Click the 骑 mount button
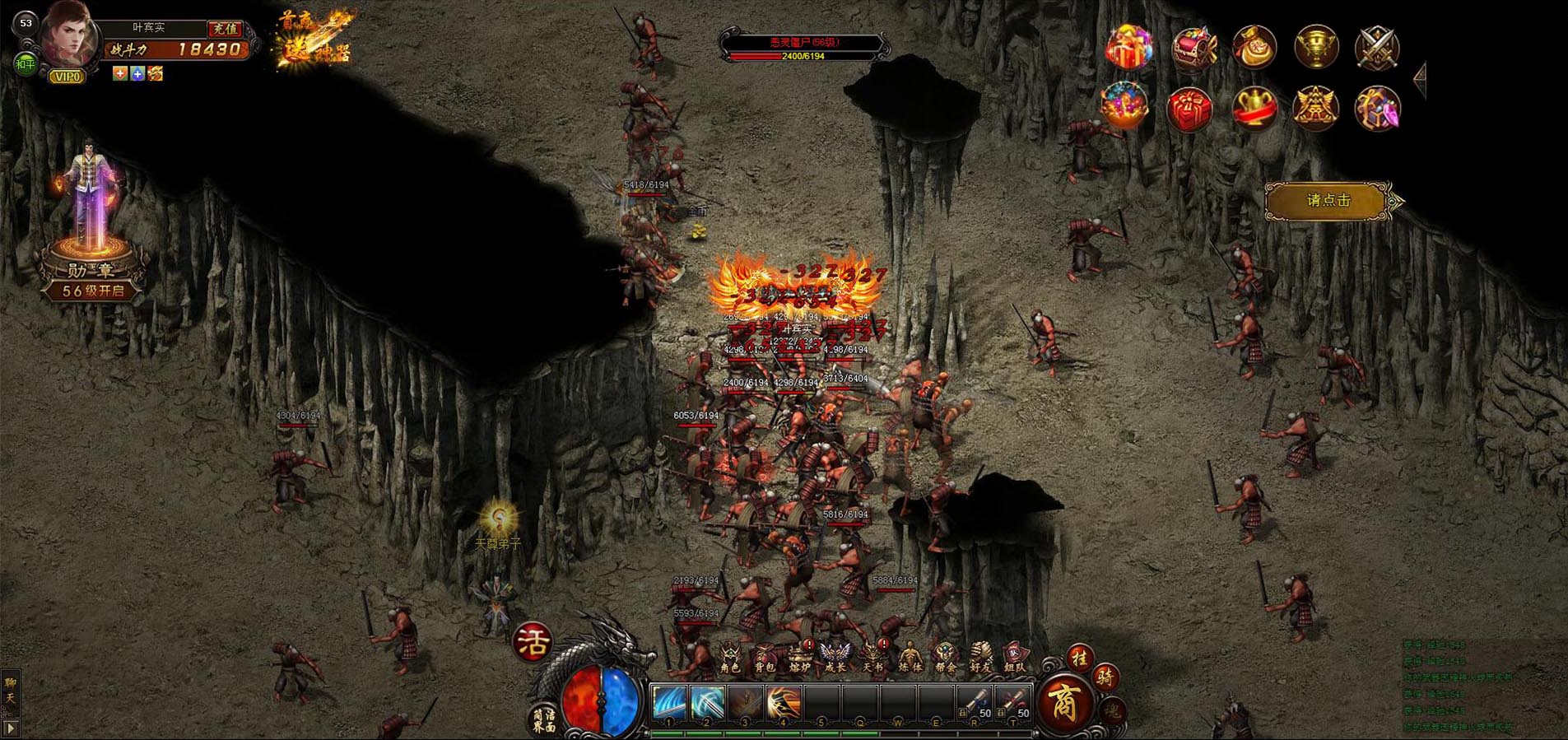 (x=1105, y=677)
